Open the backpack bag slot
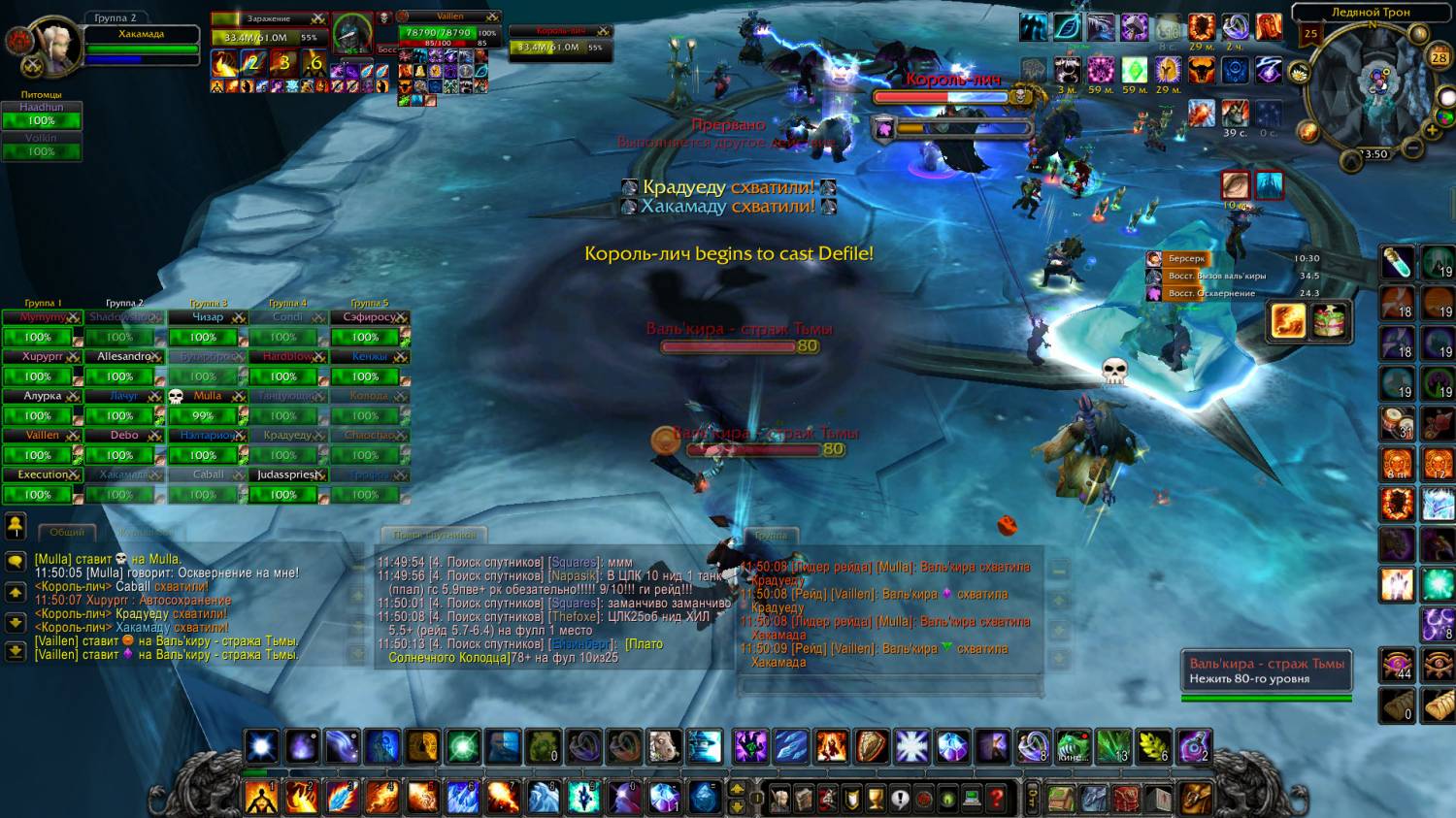 pos(1196,799)
